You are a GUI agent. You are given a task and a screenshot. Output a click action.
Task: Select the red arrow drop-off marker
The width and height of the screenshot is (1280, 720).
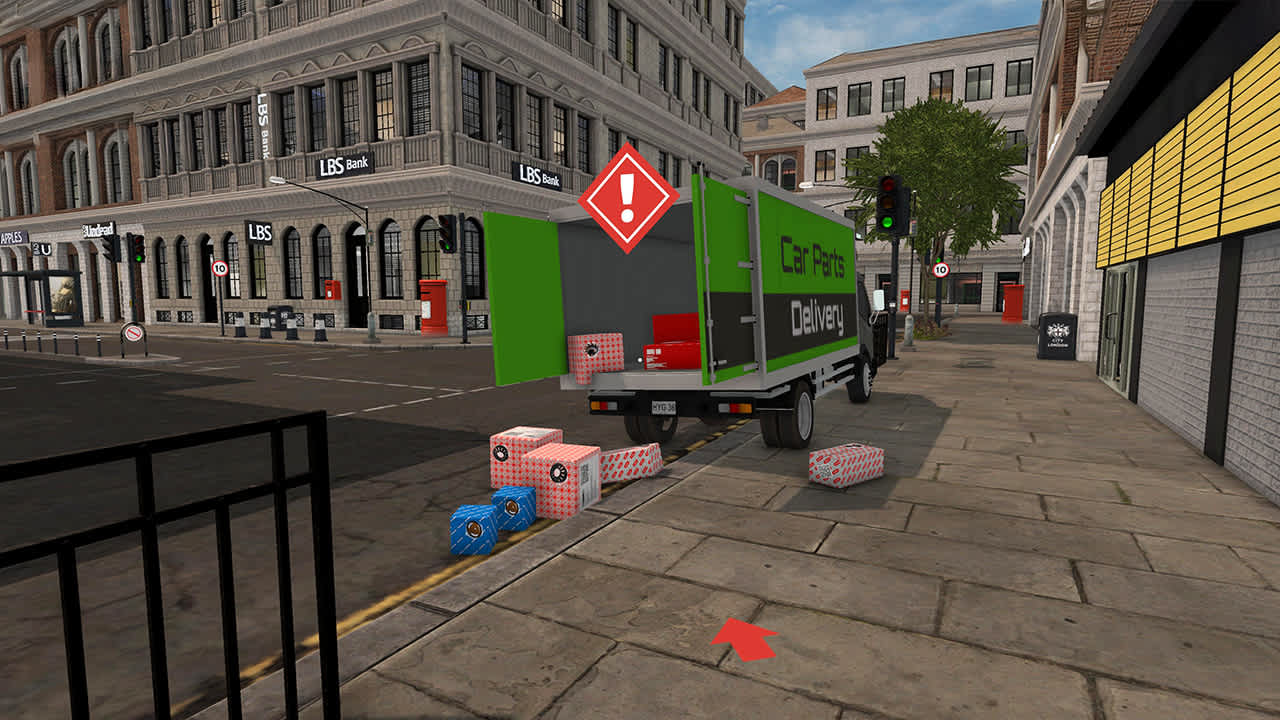[x=745, y=640]
